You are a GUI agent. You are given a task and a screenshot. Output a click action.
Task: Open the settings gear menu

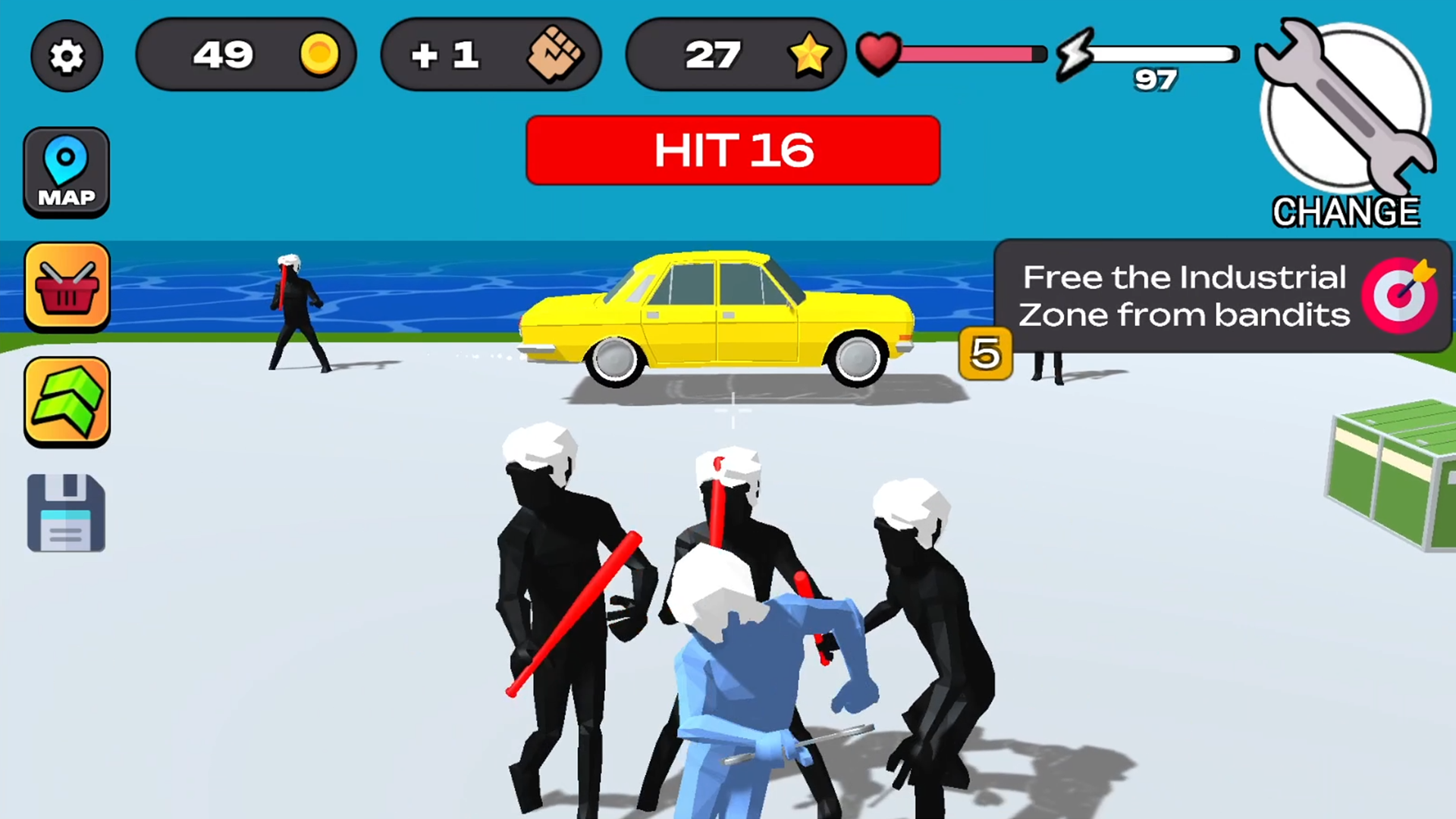point(66,55)
